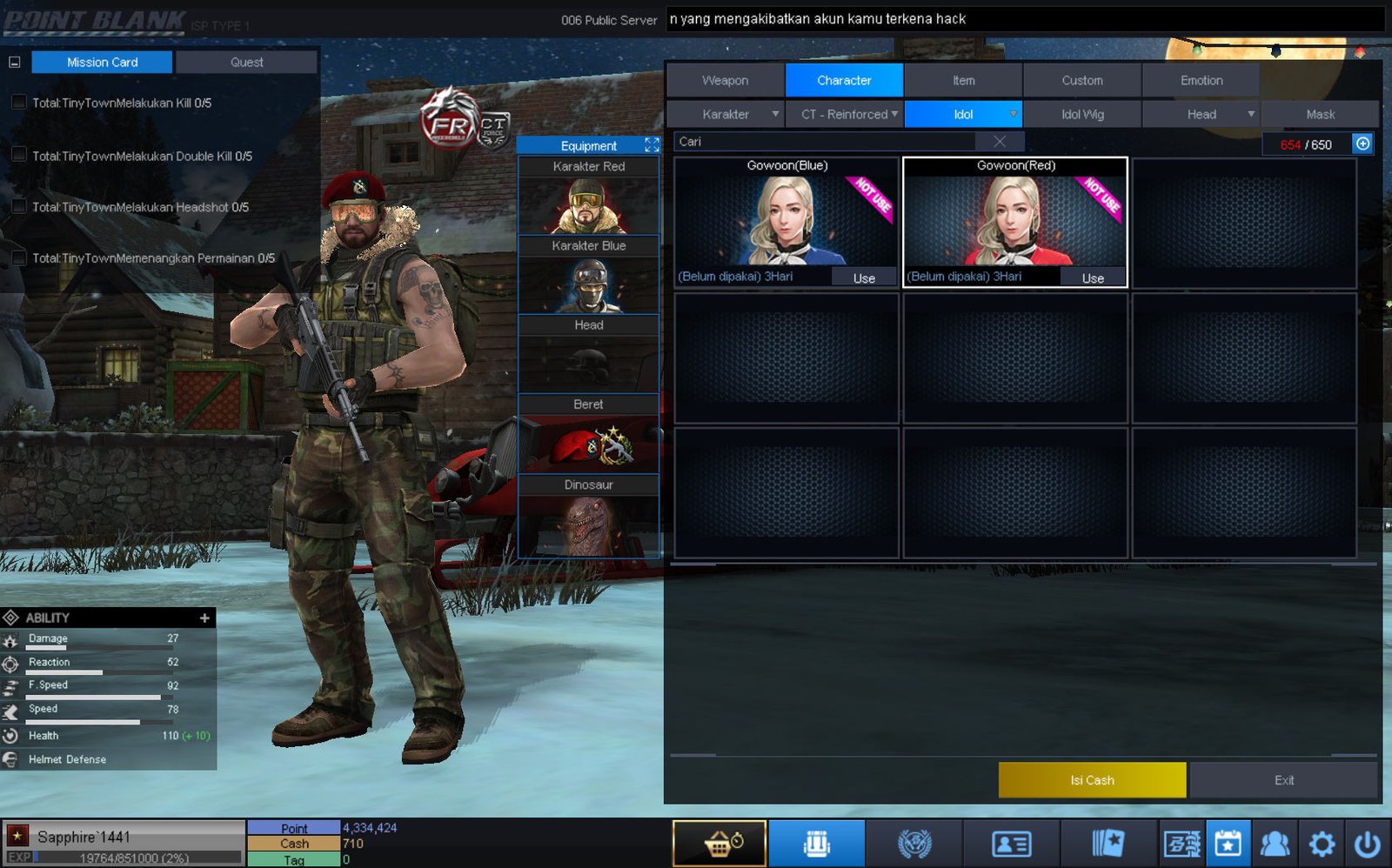Select the Mask category
Image resolution: width=1392 pixels, height=868 pixels.
coord(1320,114)
